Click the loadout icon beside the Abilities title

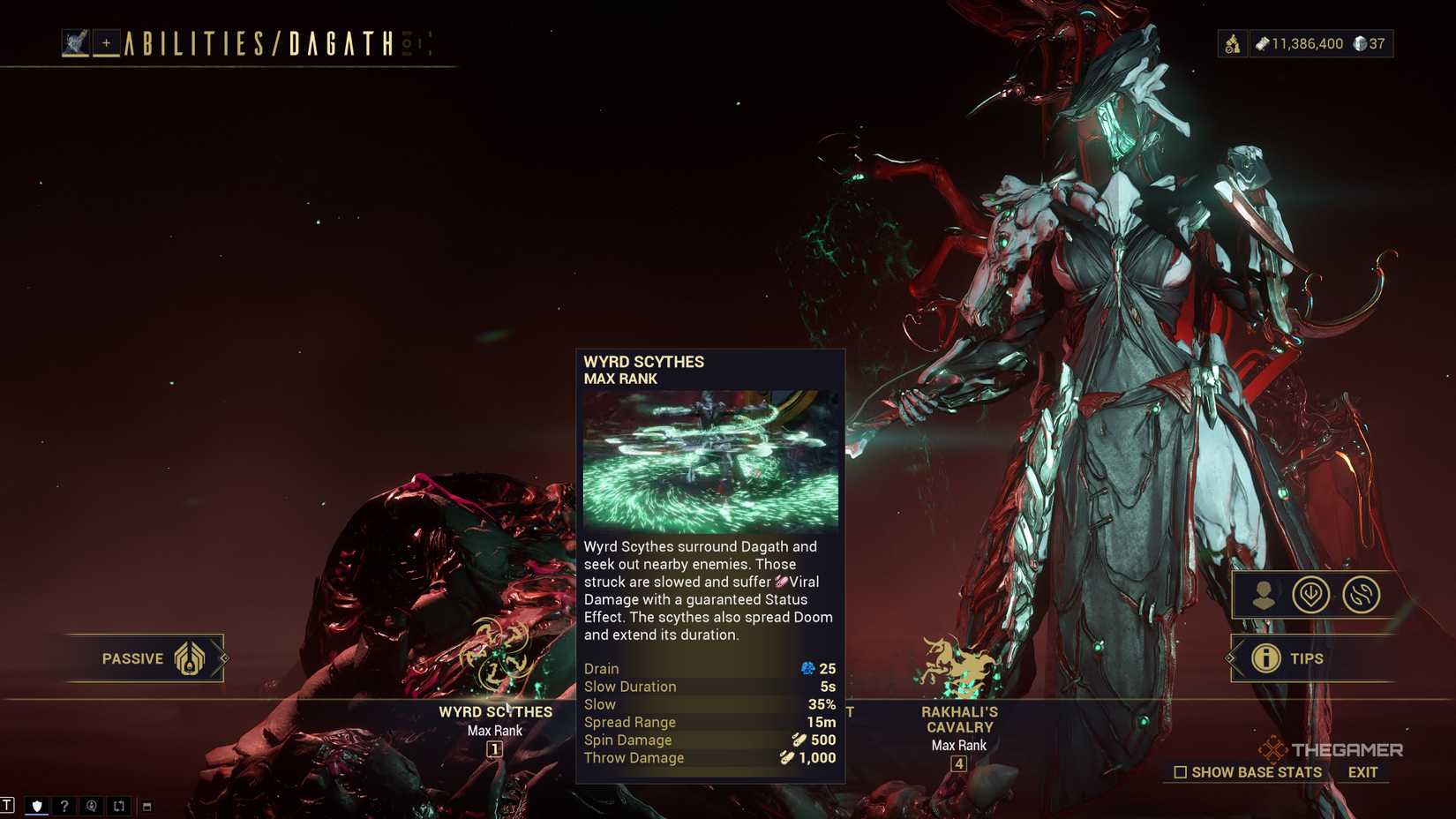tap(75, 41)
